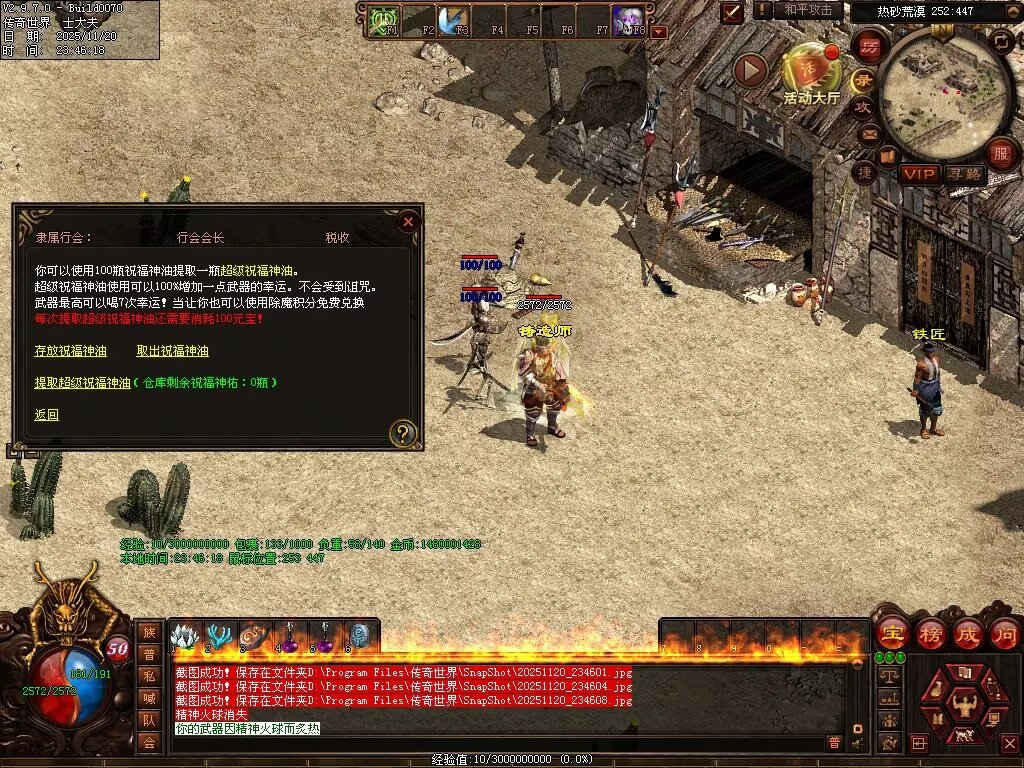
Task: Open the question mark help button
Action: [x=402, y=433]
